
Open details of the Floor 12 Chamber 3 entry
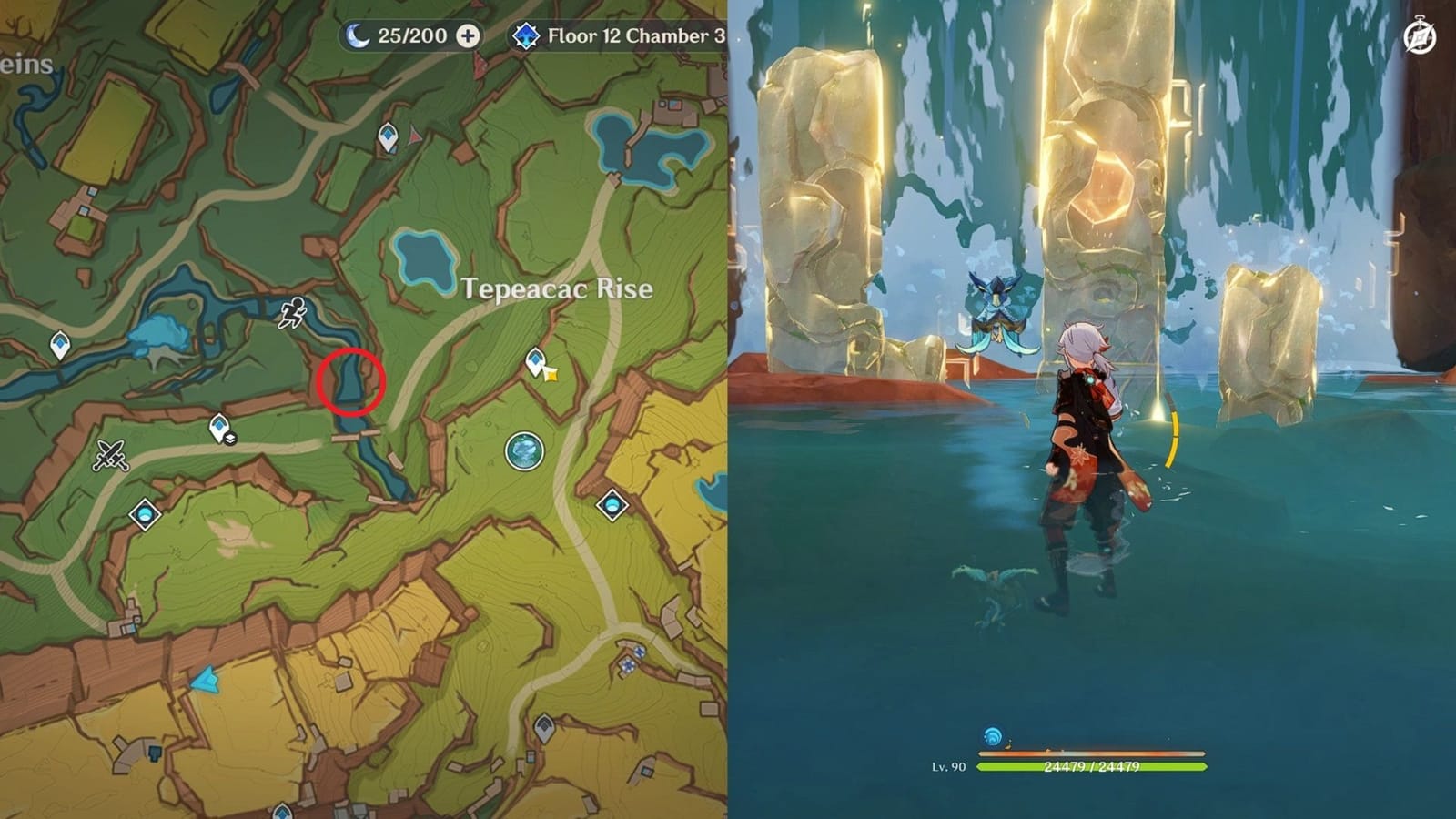tap(628, 36)
